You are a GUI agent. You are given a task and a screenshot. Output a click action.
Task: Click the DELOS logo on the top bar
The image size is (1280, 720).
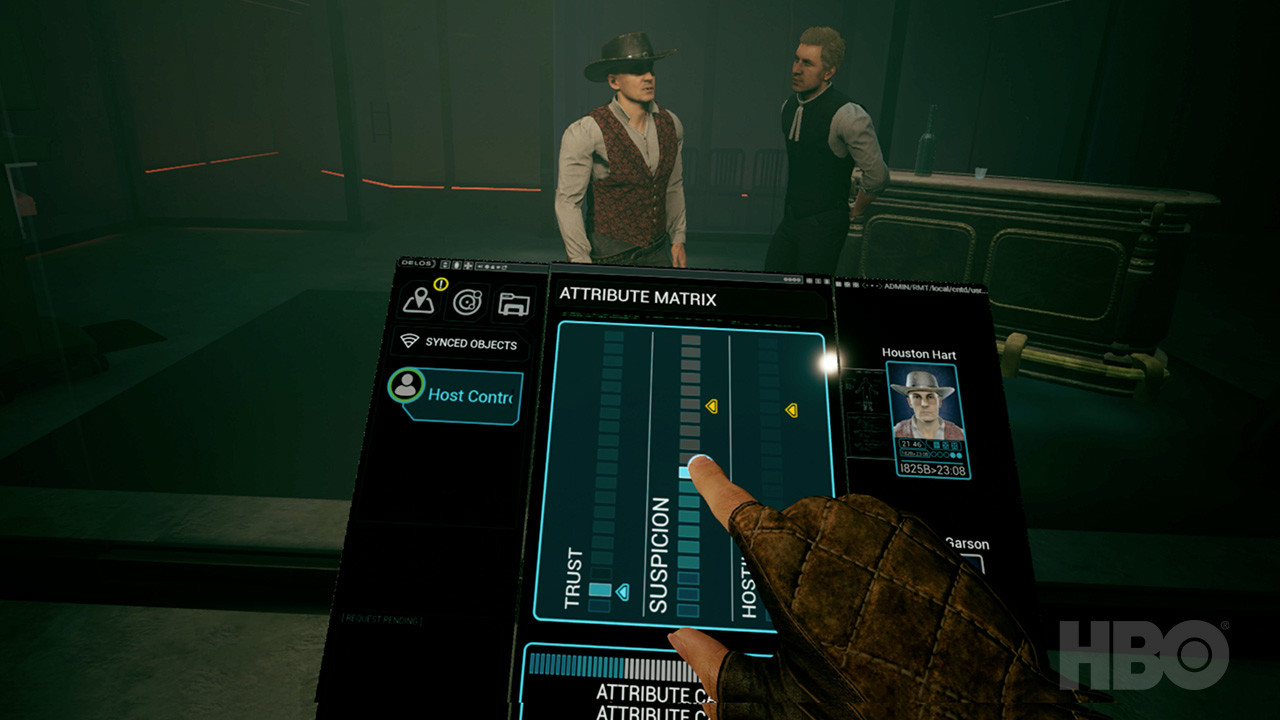coord(416,263)
